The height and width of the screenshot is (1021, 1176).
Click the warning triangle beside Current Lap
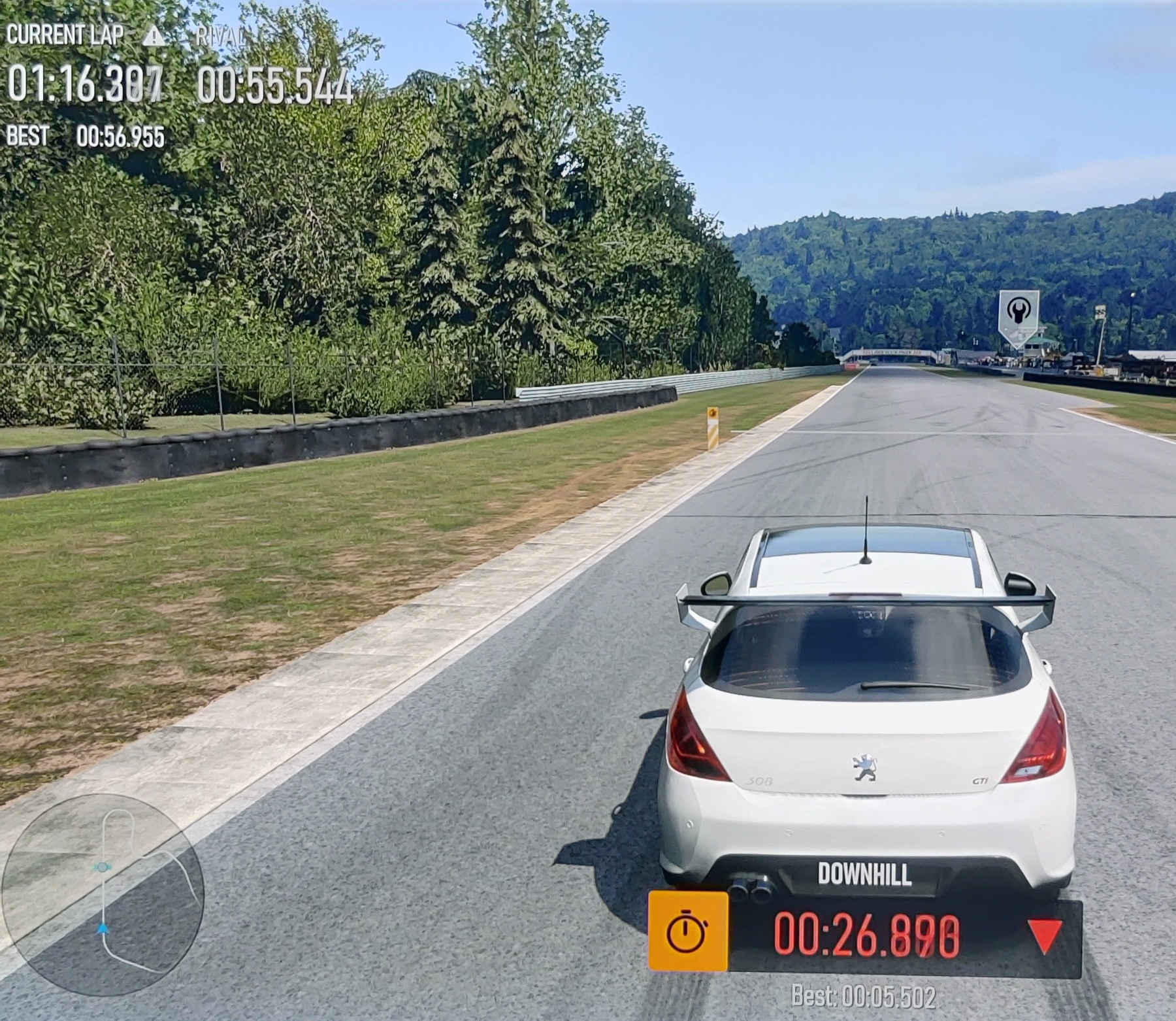click(x=154, y=36)
